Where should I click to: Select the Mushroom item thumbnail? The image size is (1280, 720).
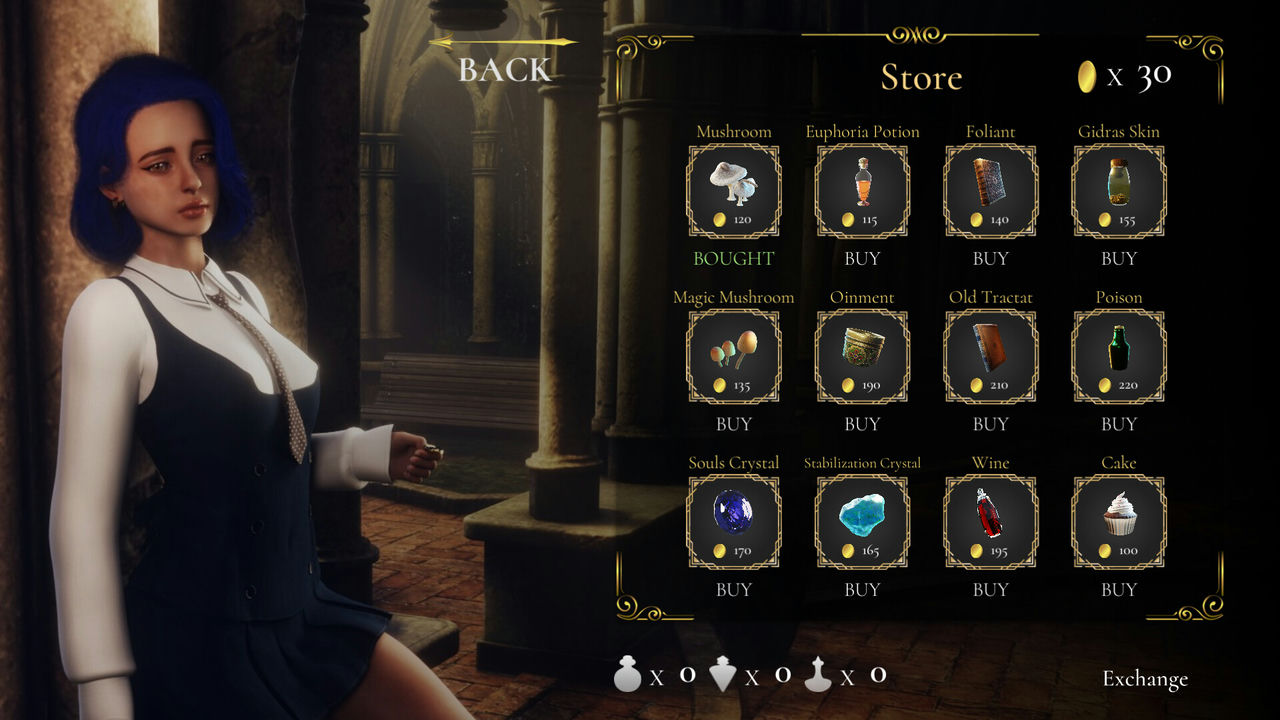click(x=734, y=190)
